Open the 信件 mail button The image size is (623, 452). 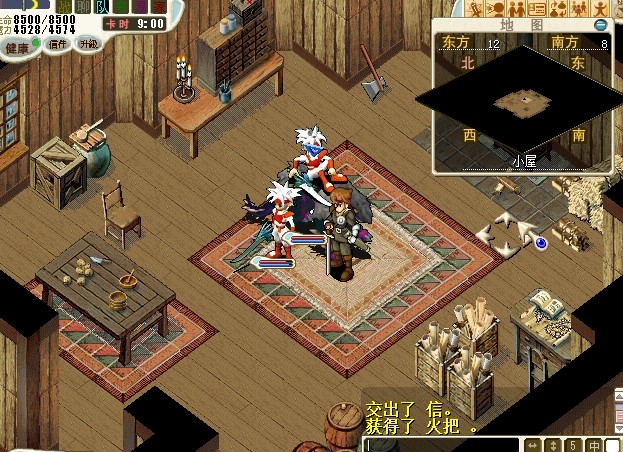click(57, 44)
